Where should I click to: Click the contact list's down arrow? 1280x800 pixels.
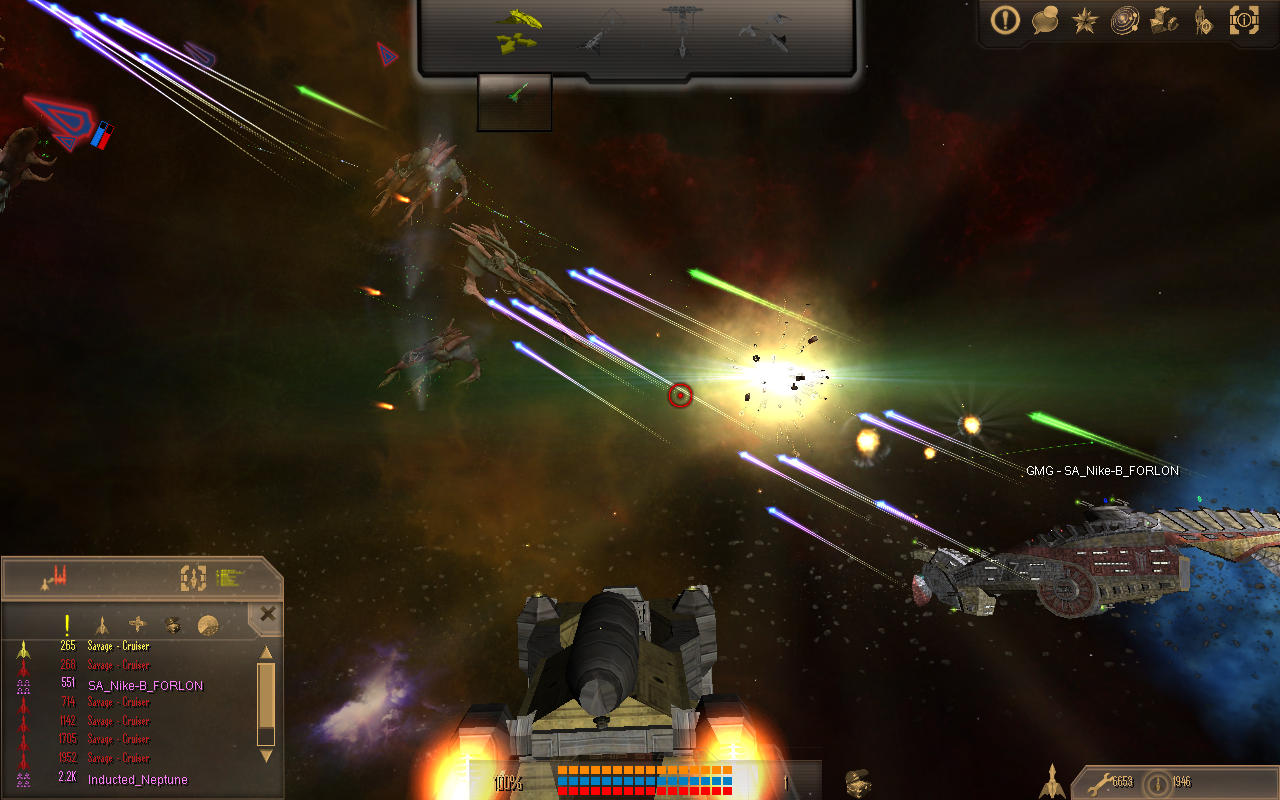[x=266, y=756]
